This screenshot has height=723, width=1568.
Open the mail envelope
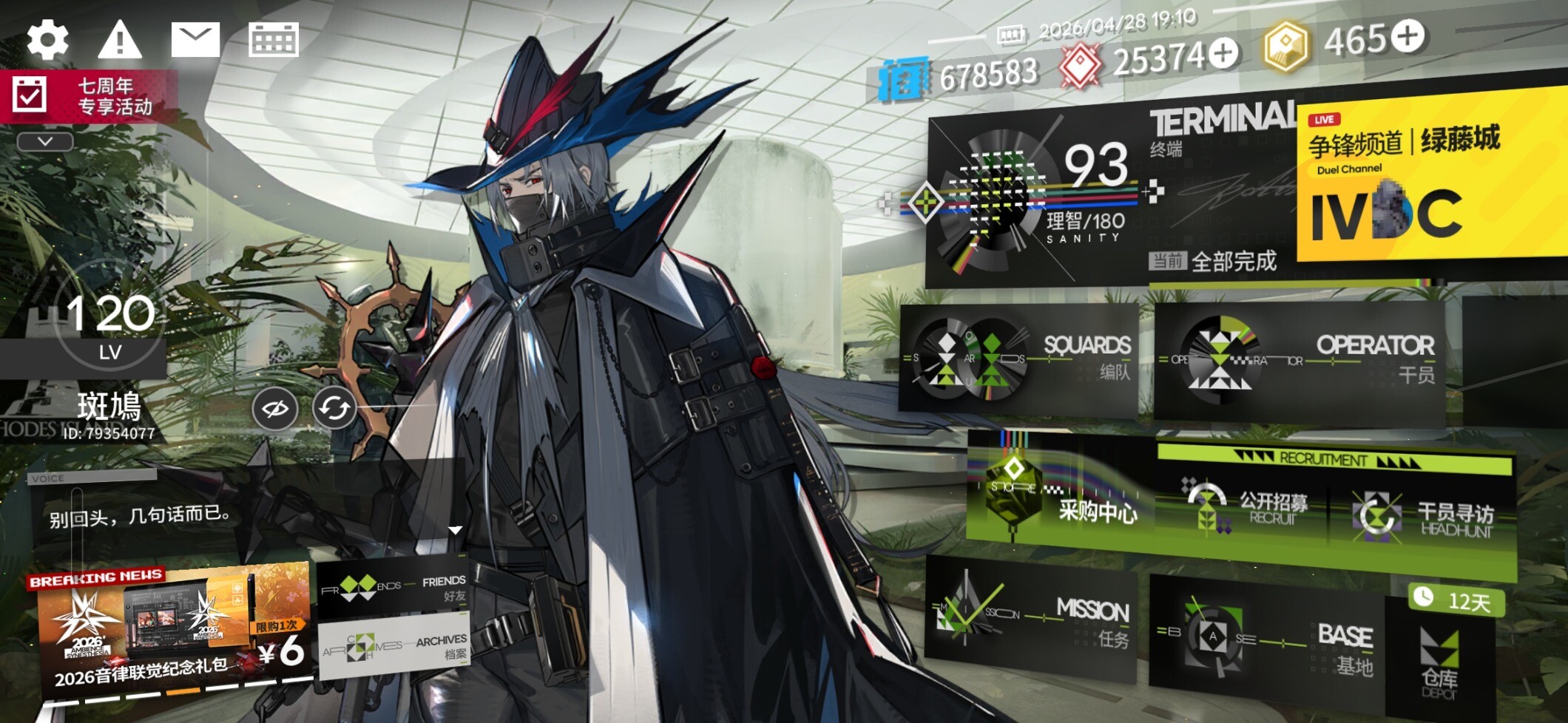(x=195, y=39)
